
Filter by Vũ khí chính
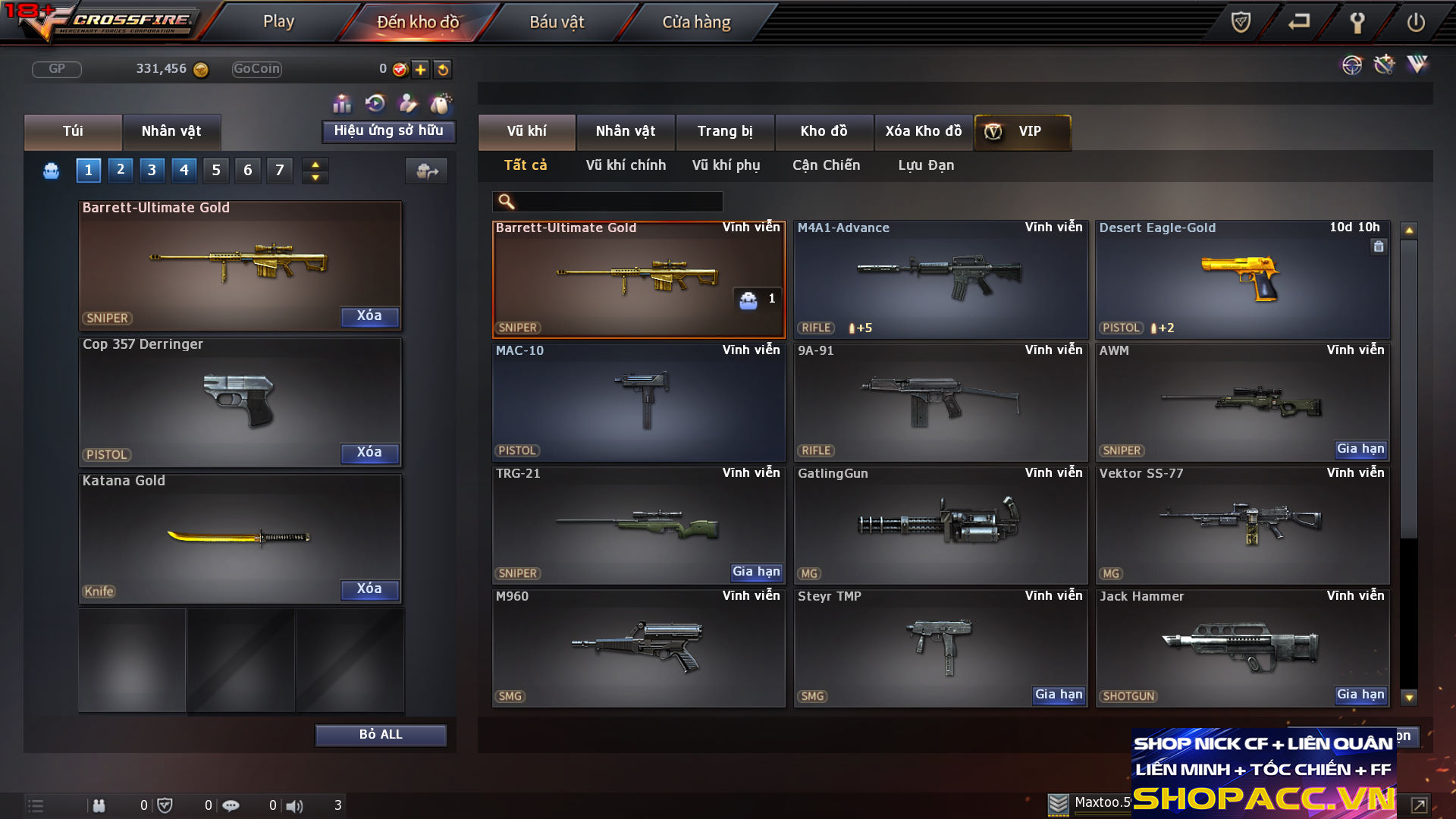coord(626,165)
